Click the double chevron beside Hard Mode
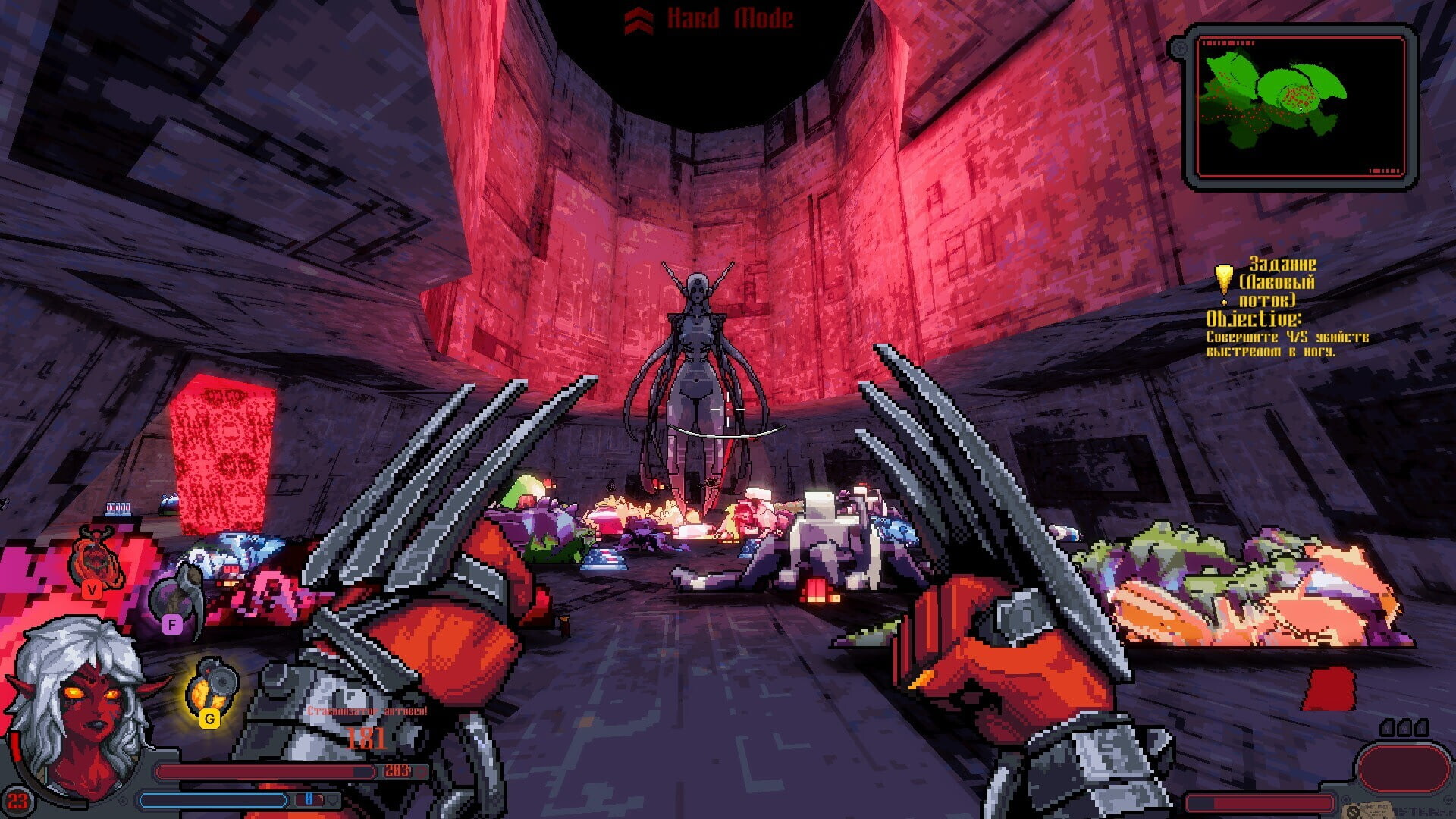The width and height of the screenshot is (1456, 819). click(641, 18)
